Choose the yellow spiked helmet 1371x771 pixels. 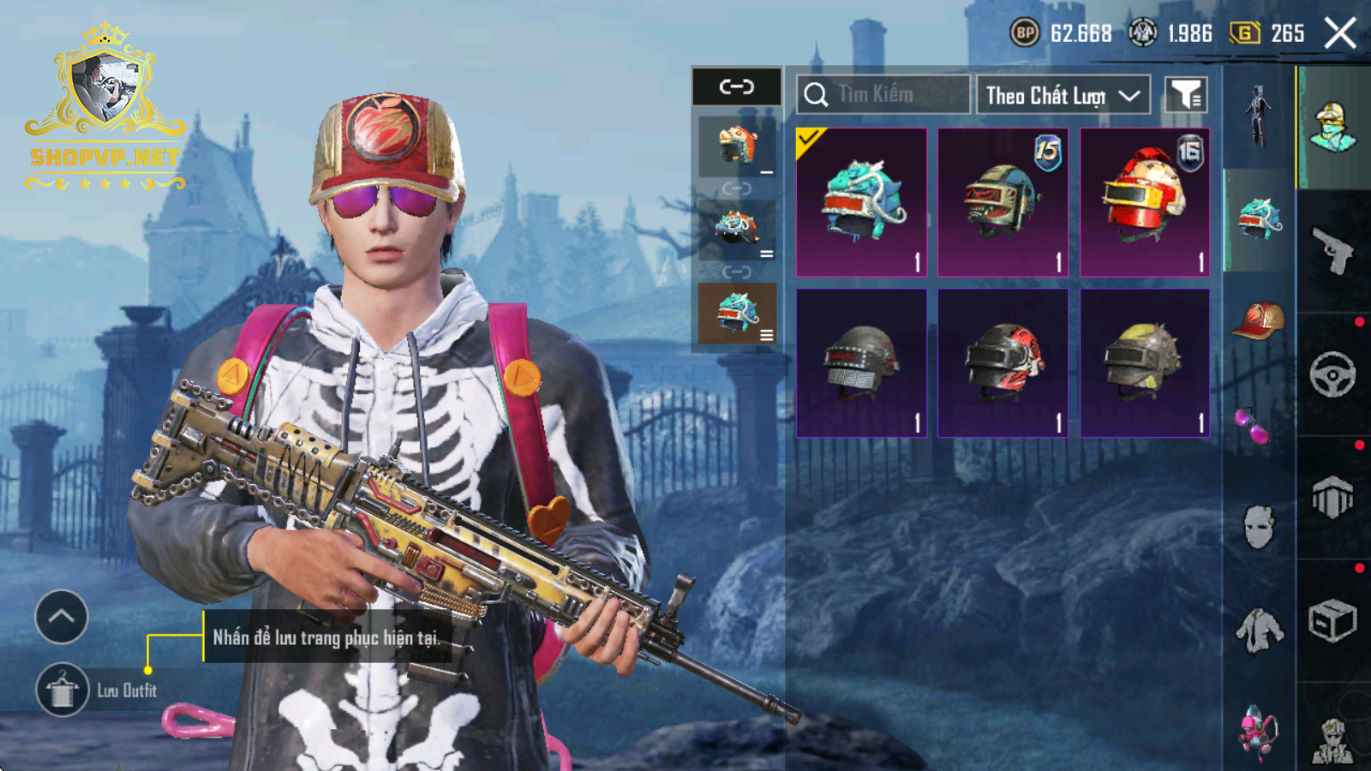pos(1145,363)
